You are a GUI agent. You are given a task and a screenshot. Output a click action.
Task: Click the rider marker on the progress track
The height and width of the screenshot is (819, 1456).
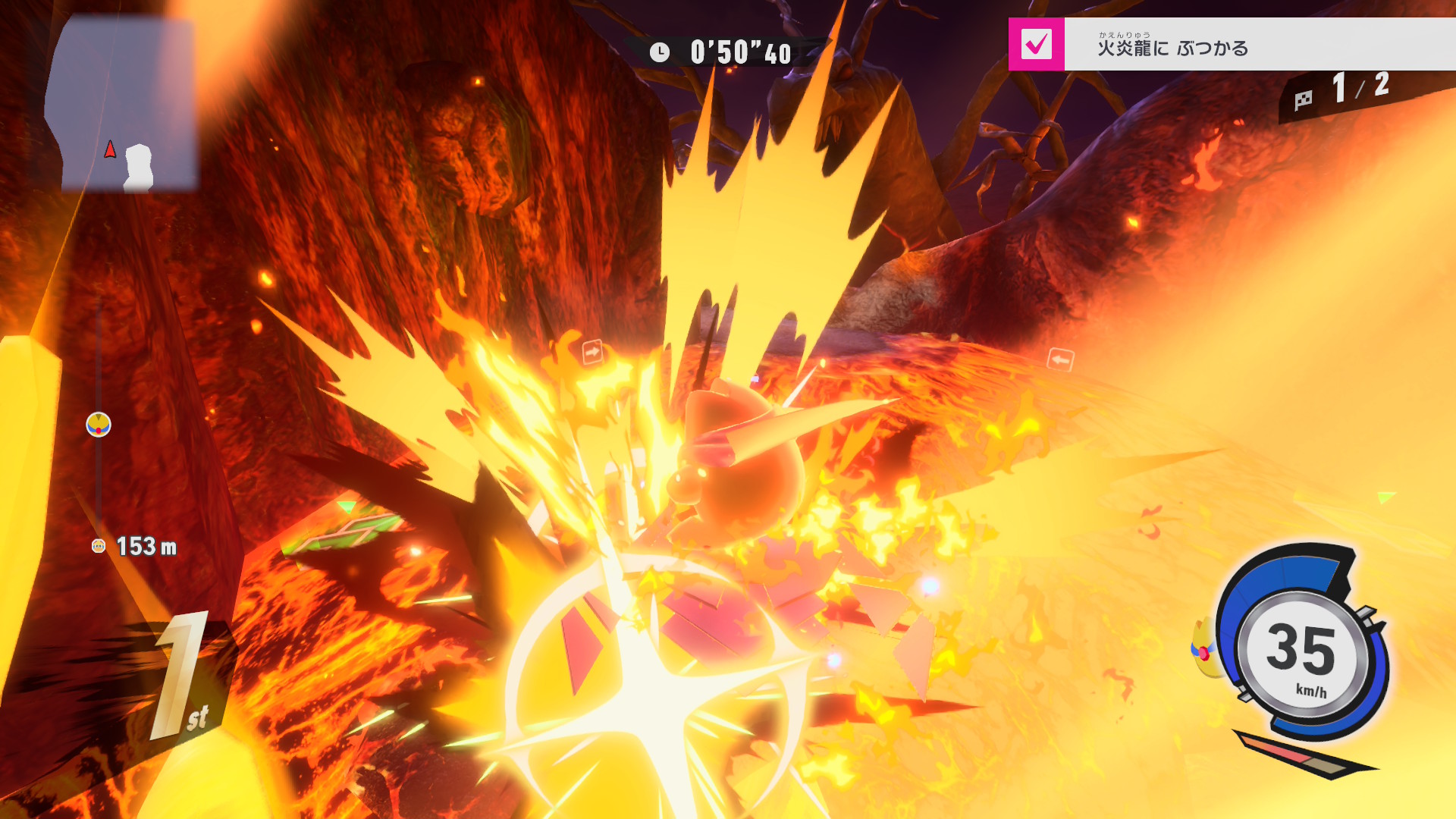click(99, 425)
